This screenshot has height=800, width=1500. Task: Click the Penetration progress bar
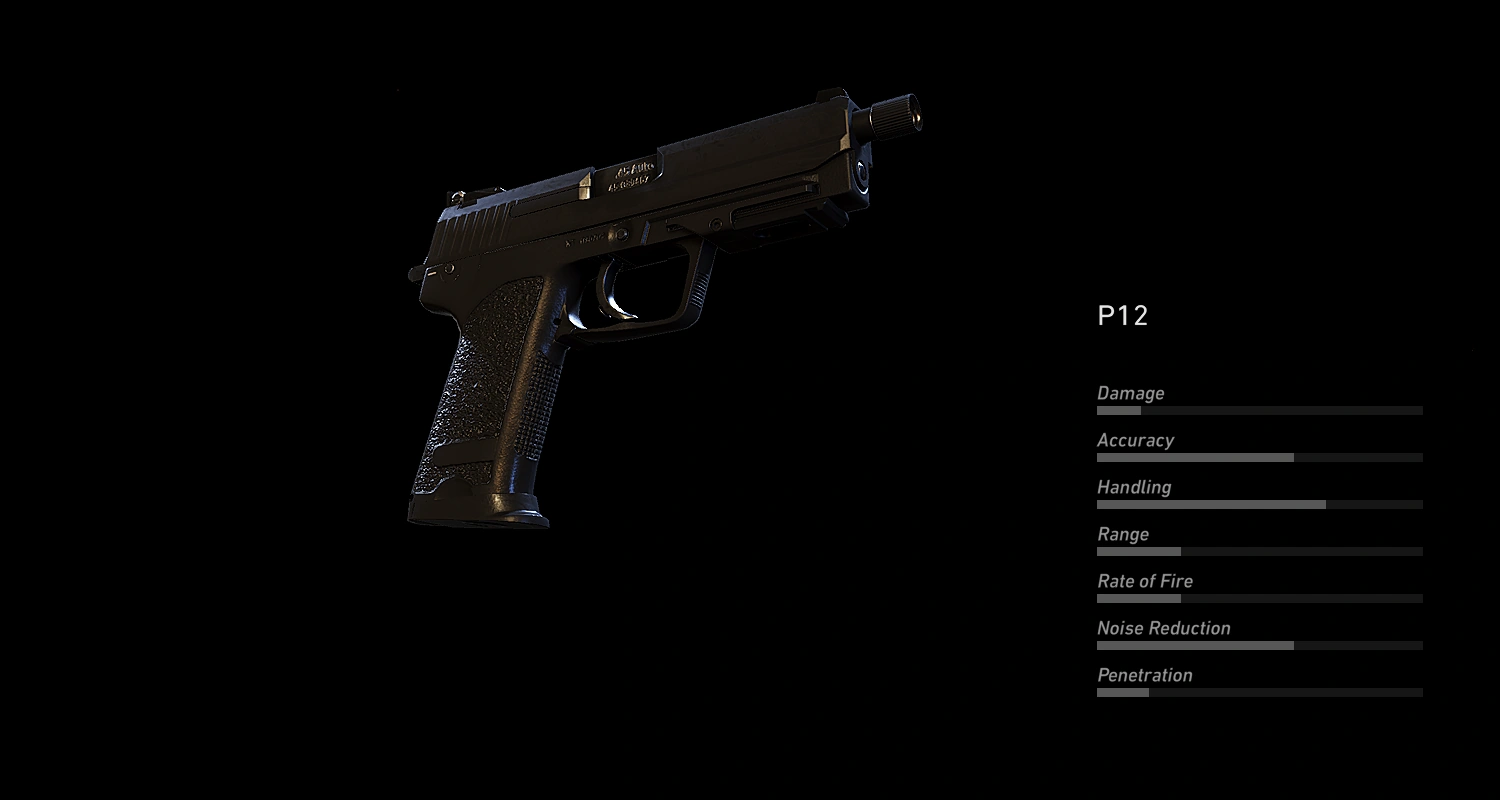tap(1259, 692)
